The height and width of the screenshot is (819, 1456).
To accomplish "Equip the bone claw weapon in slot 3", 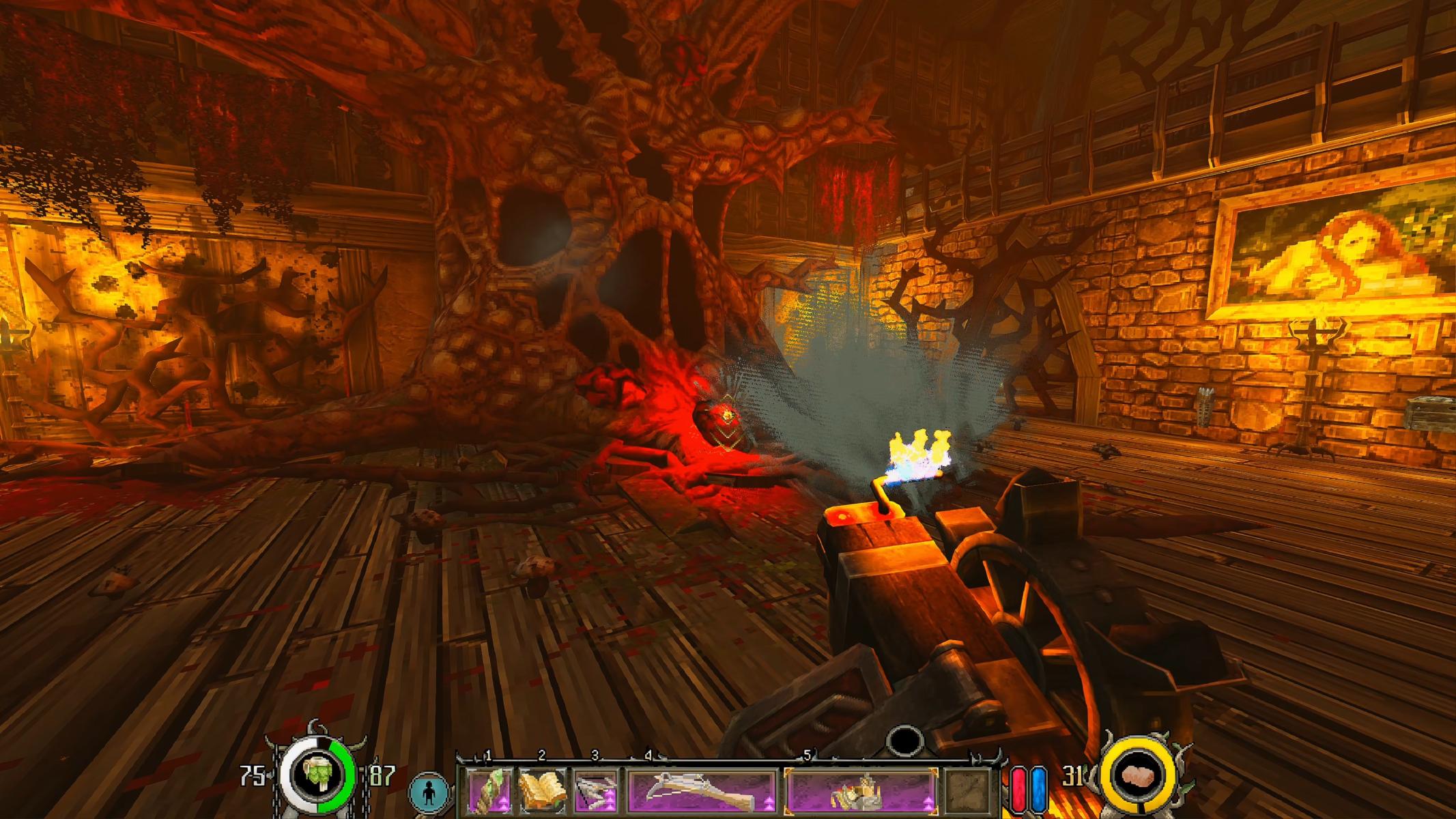I will tap(596, 791).
